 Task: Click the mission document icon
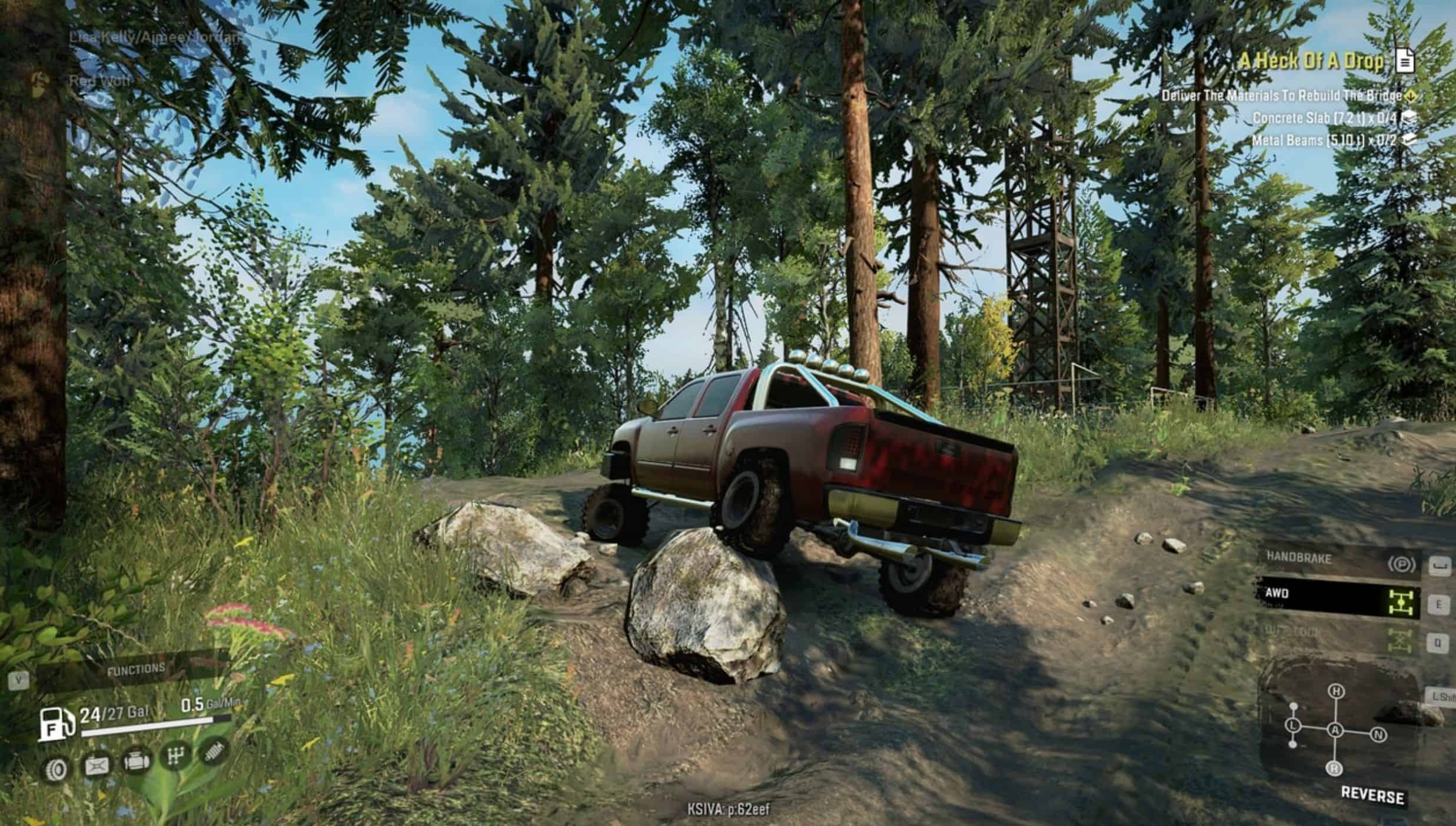[x=1405, y=61]
